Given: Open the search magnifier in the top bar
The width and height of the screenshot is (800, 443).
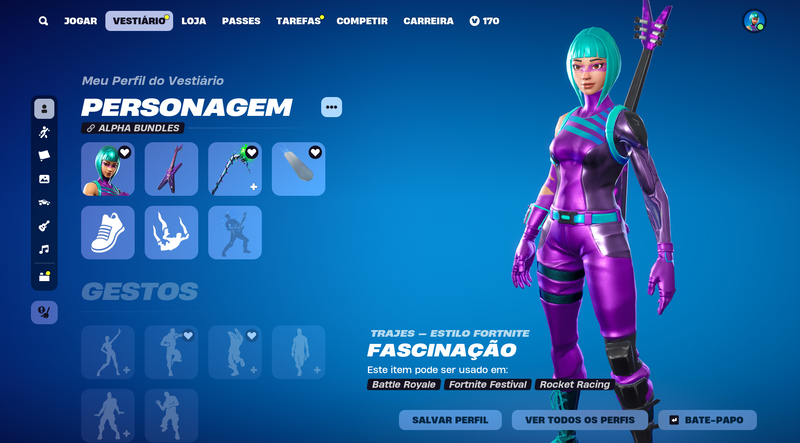Looking at the screenshot, I should click(43, 21).
